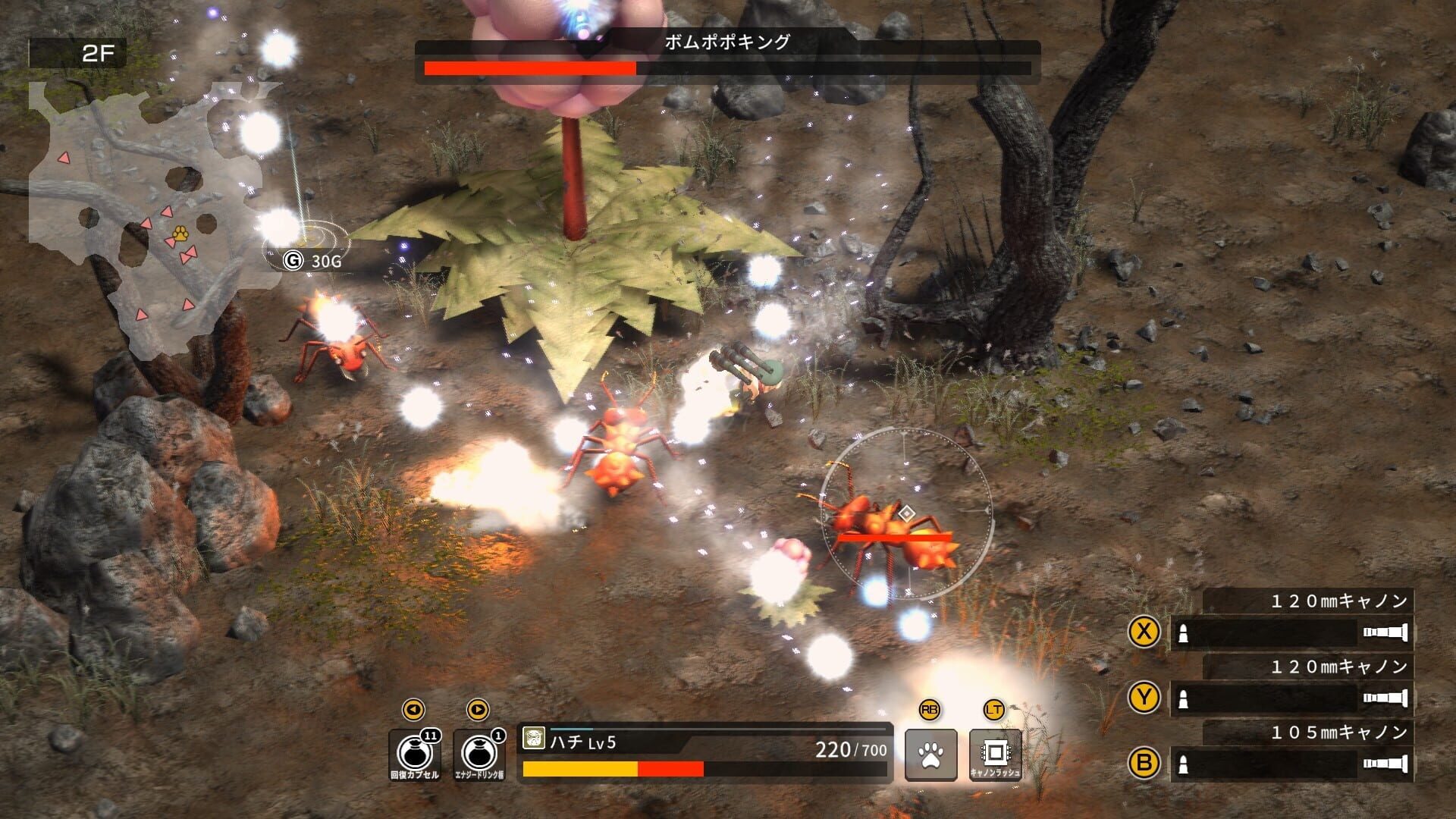1456x819 pixels.
Task: Click the paw marker on the minimap
Action: (180, 234)
